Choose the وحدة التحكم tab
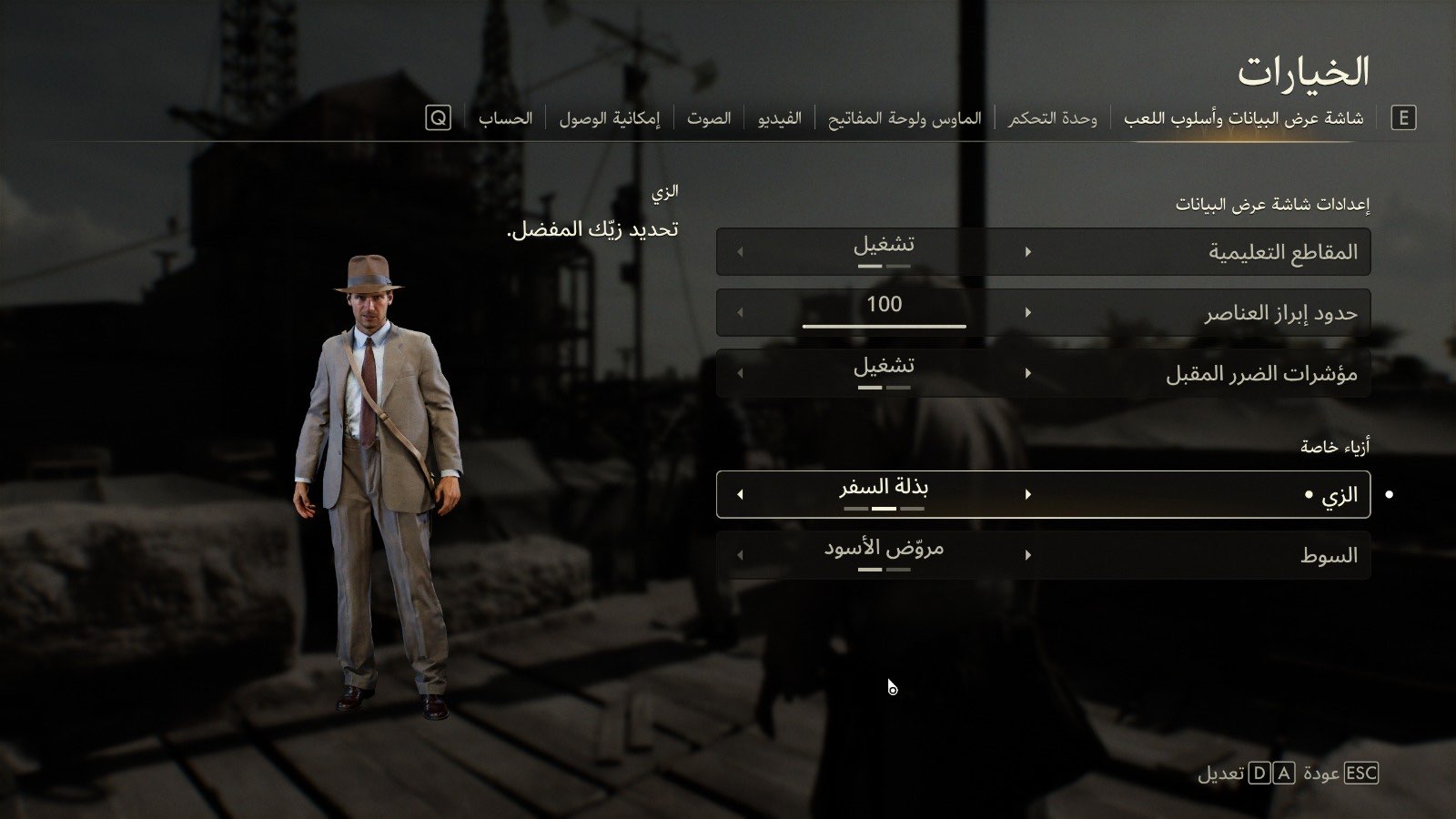 (1052, 118)
